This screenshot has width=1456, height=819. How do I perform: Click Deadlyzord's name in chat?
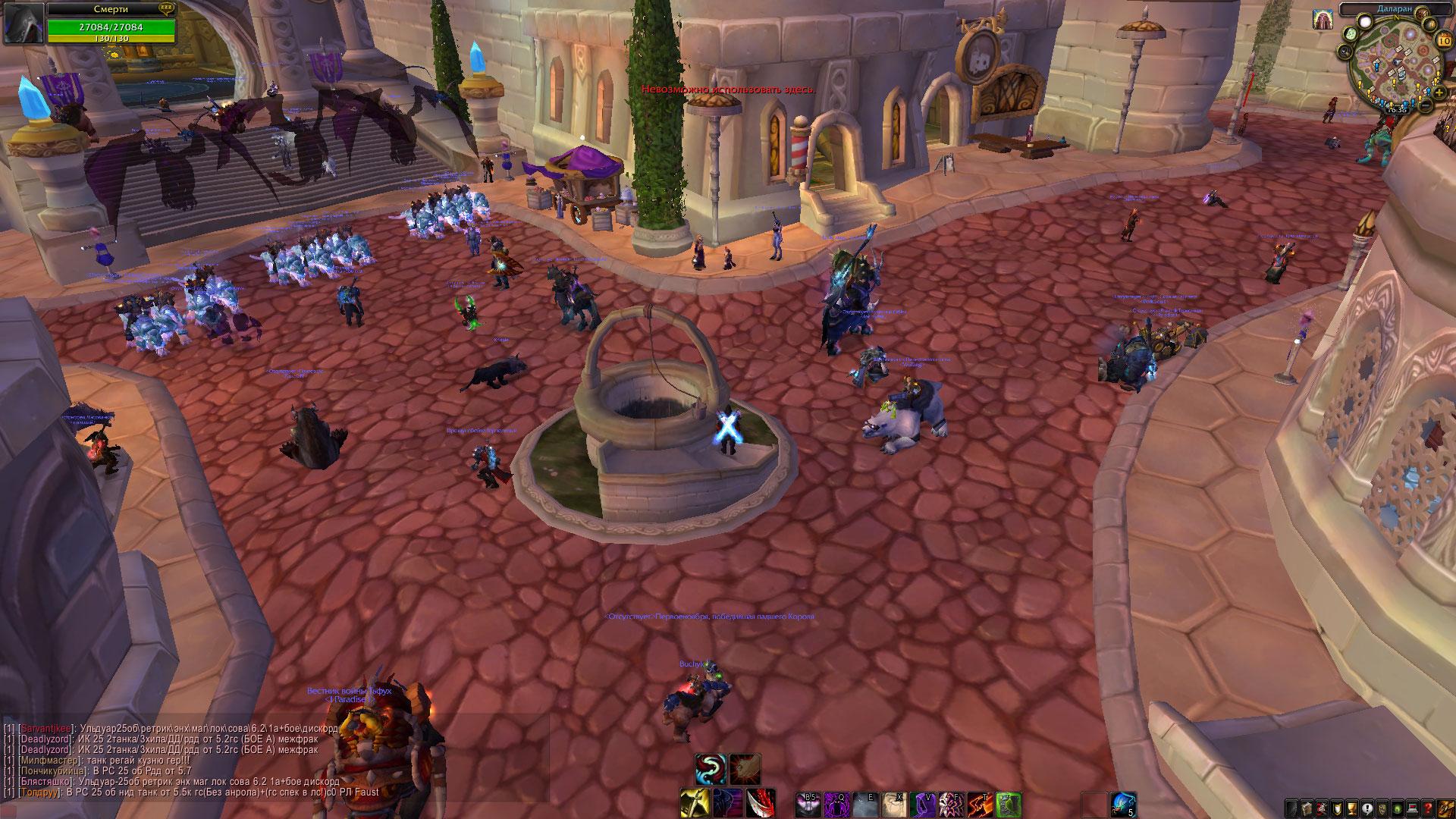tap(45, 739)
